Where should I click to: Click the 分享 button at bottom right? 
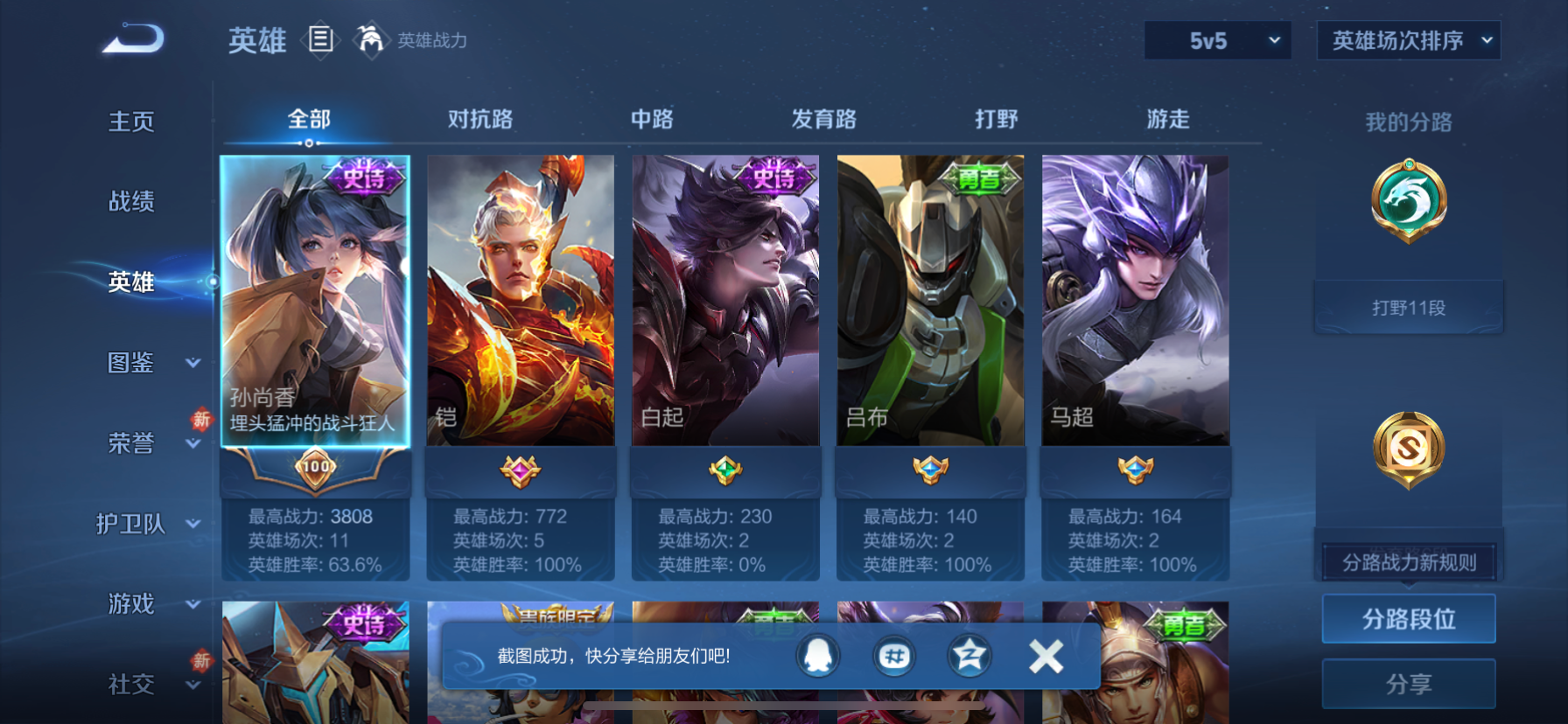click(1408, 684)
